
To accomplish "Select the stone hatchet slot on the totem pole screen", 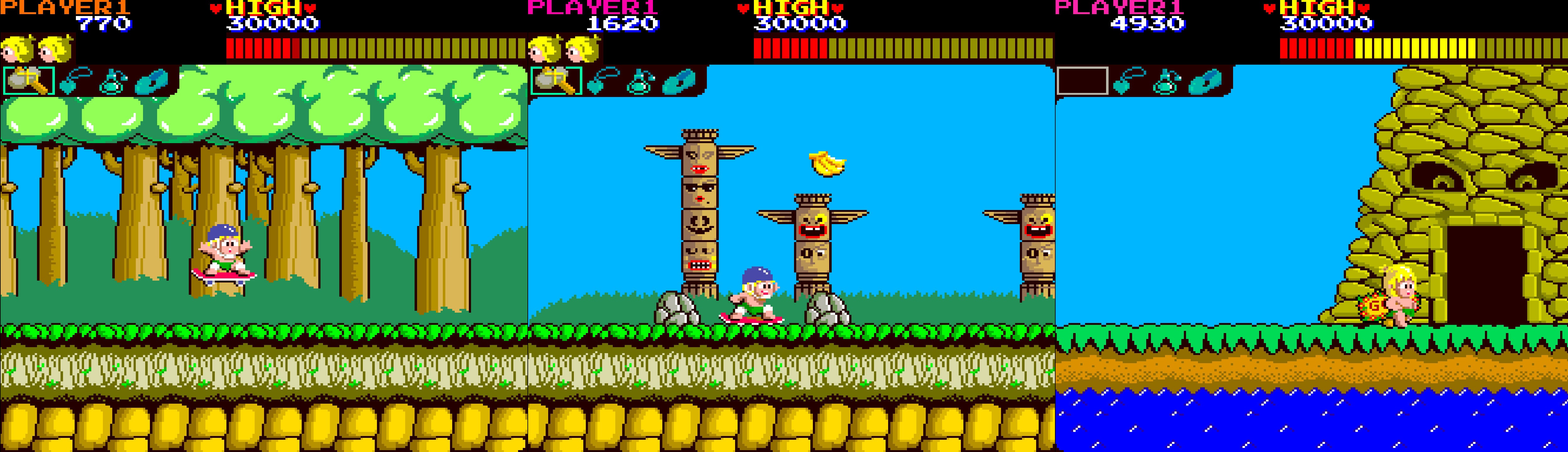I will [556, 81].
